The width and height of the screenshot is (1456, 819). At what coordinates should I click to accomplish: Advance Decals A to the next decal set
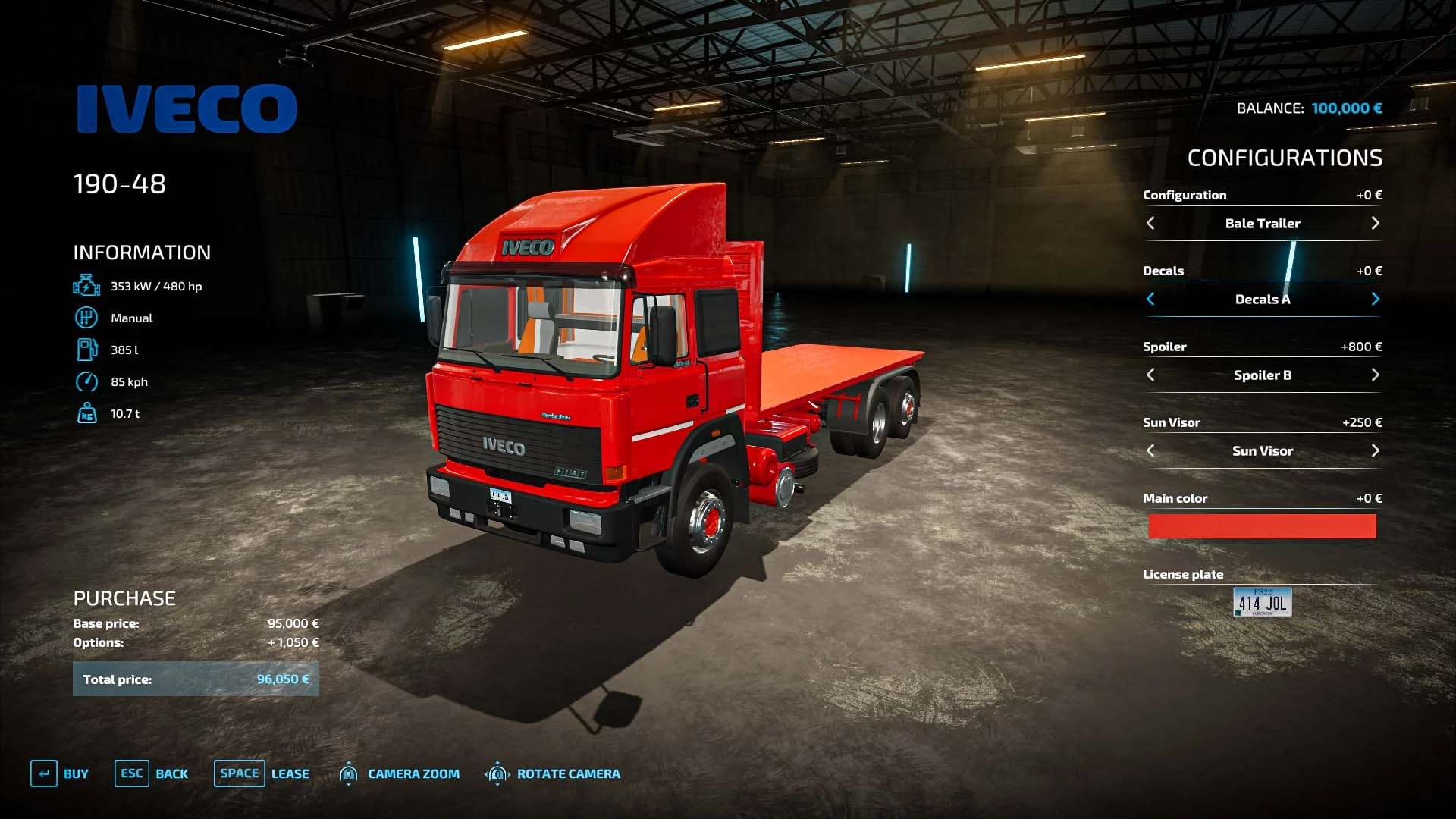(x=1375, y=299)
